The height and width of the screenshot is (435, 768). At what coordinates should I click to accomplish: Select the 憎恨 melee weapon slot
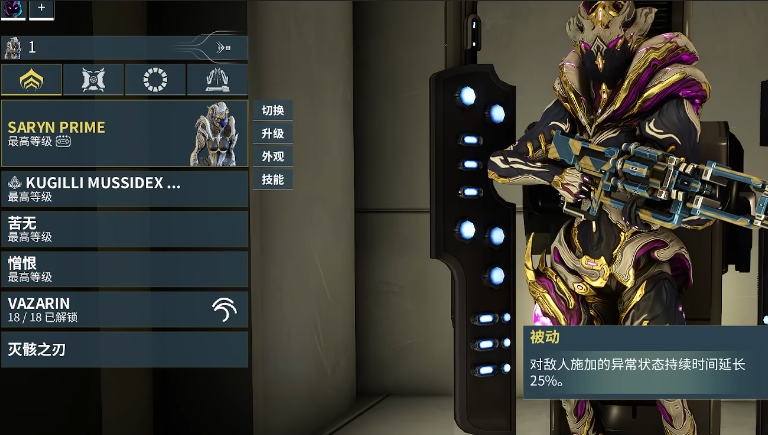(x=124, y=269)
